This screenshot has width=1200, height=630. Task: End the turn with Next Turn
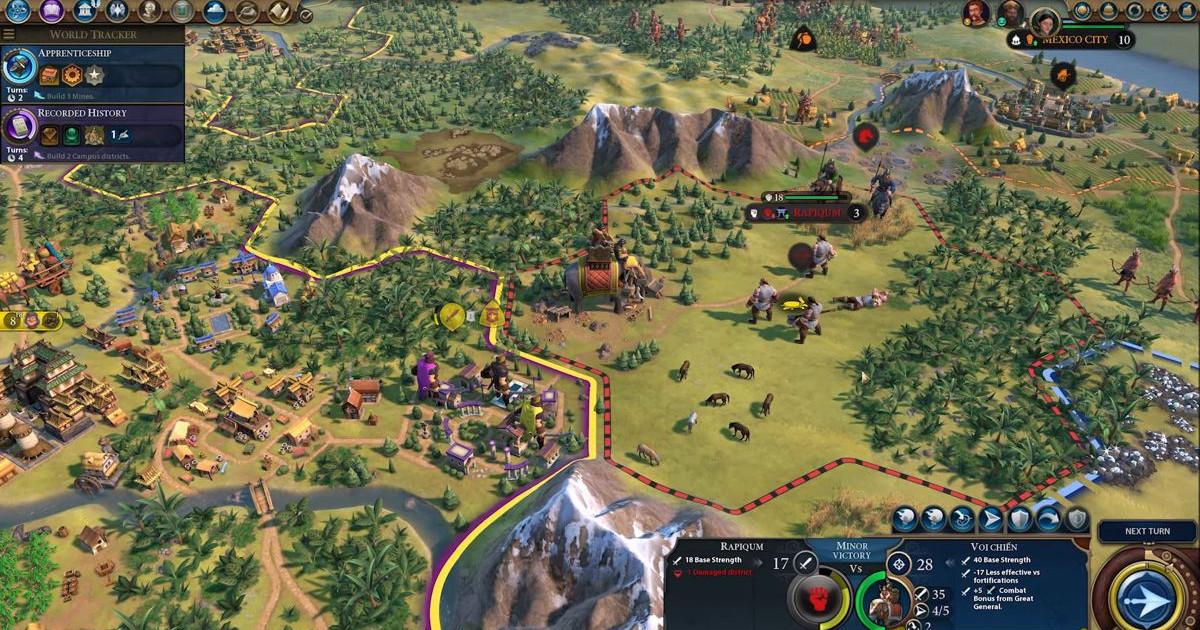[x=1146, y=532]
